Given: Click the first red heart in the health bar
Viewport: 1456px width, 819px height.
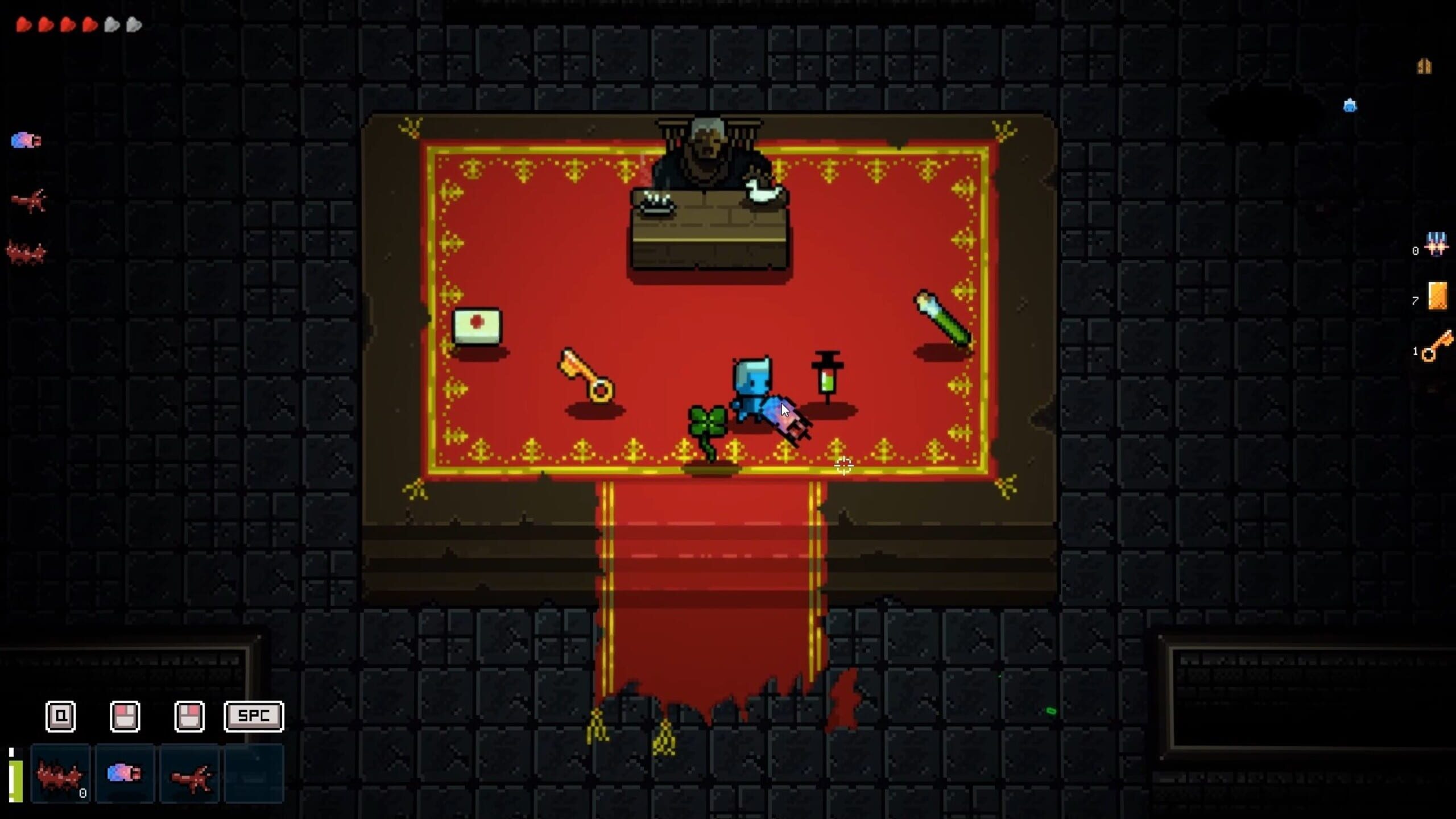Looking at the screenshot, I should [24, 24].
